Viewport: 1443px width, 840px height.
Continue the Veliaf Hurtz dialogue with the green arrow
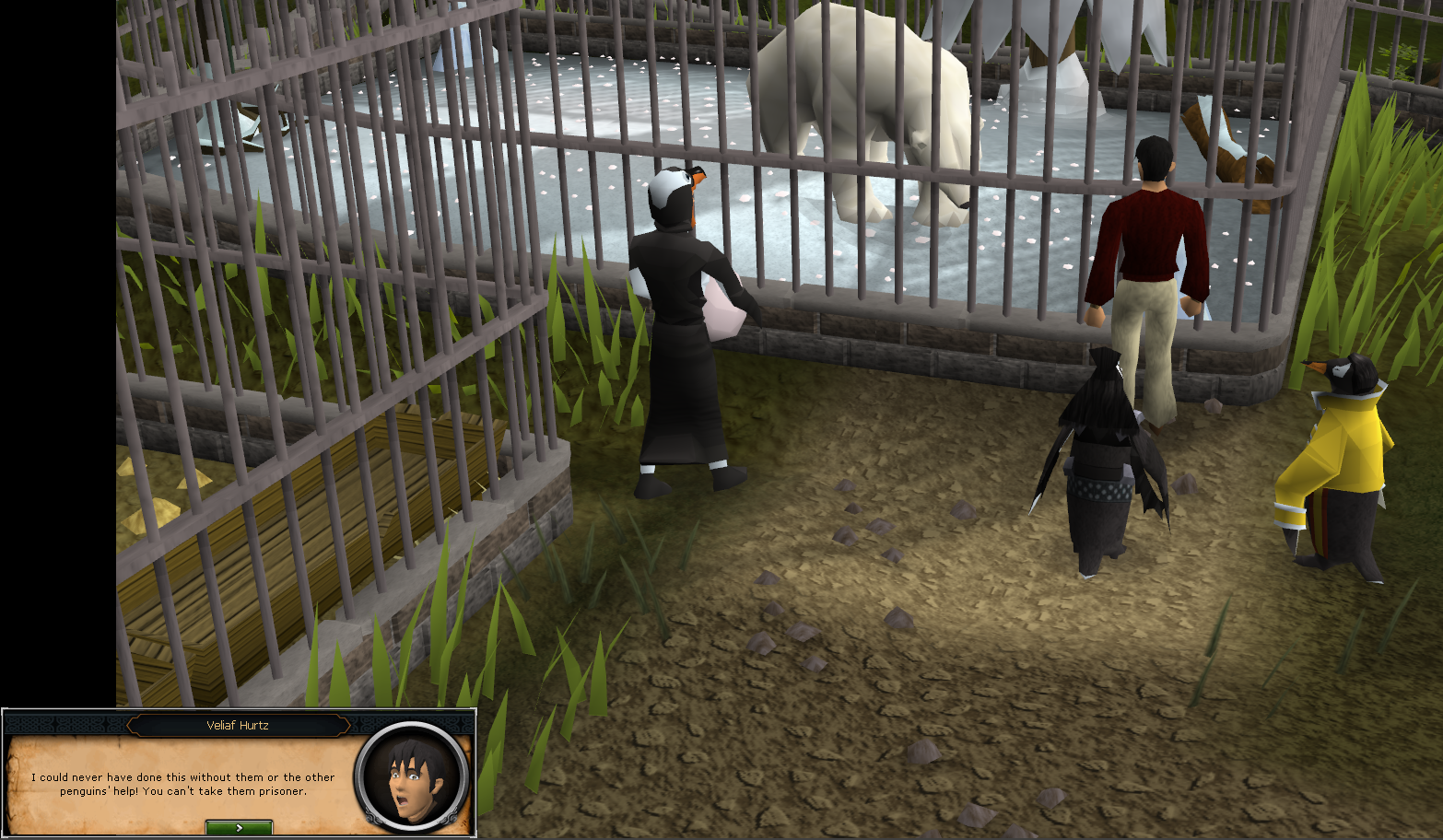[239, 827]
